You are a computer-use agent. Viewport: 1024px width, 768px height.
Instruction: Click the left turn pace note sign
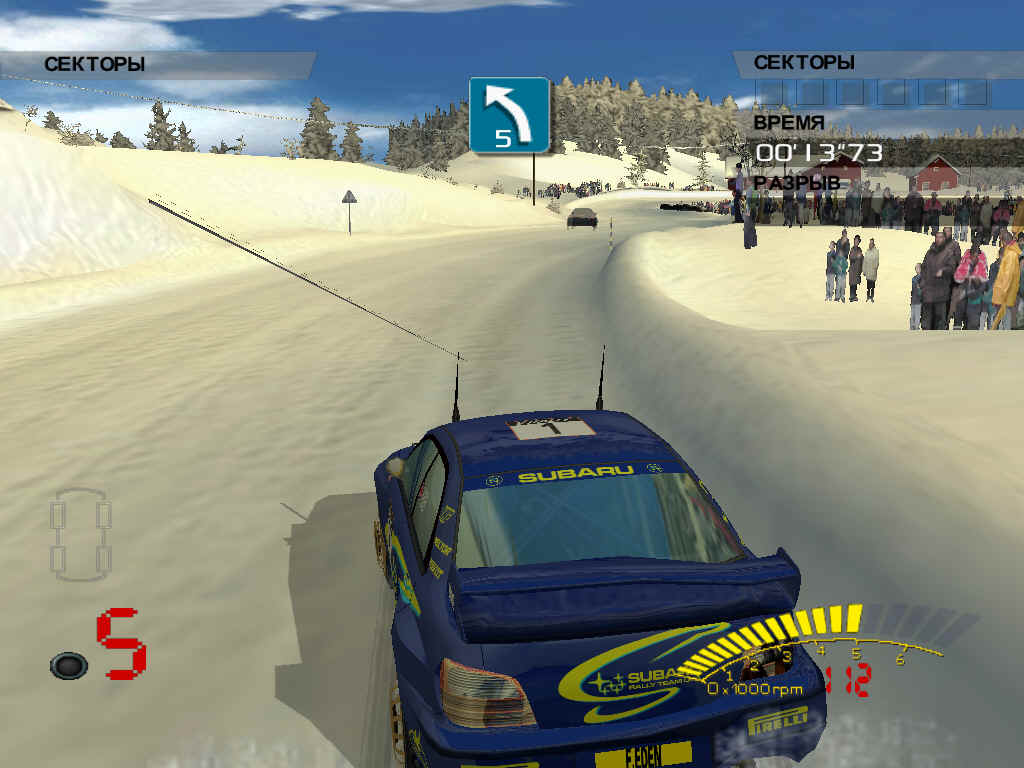pyautogui.click(x=509, y=115)
